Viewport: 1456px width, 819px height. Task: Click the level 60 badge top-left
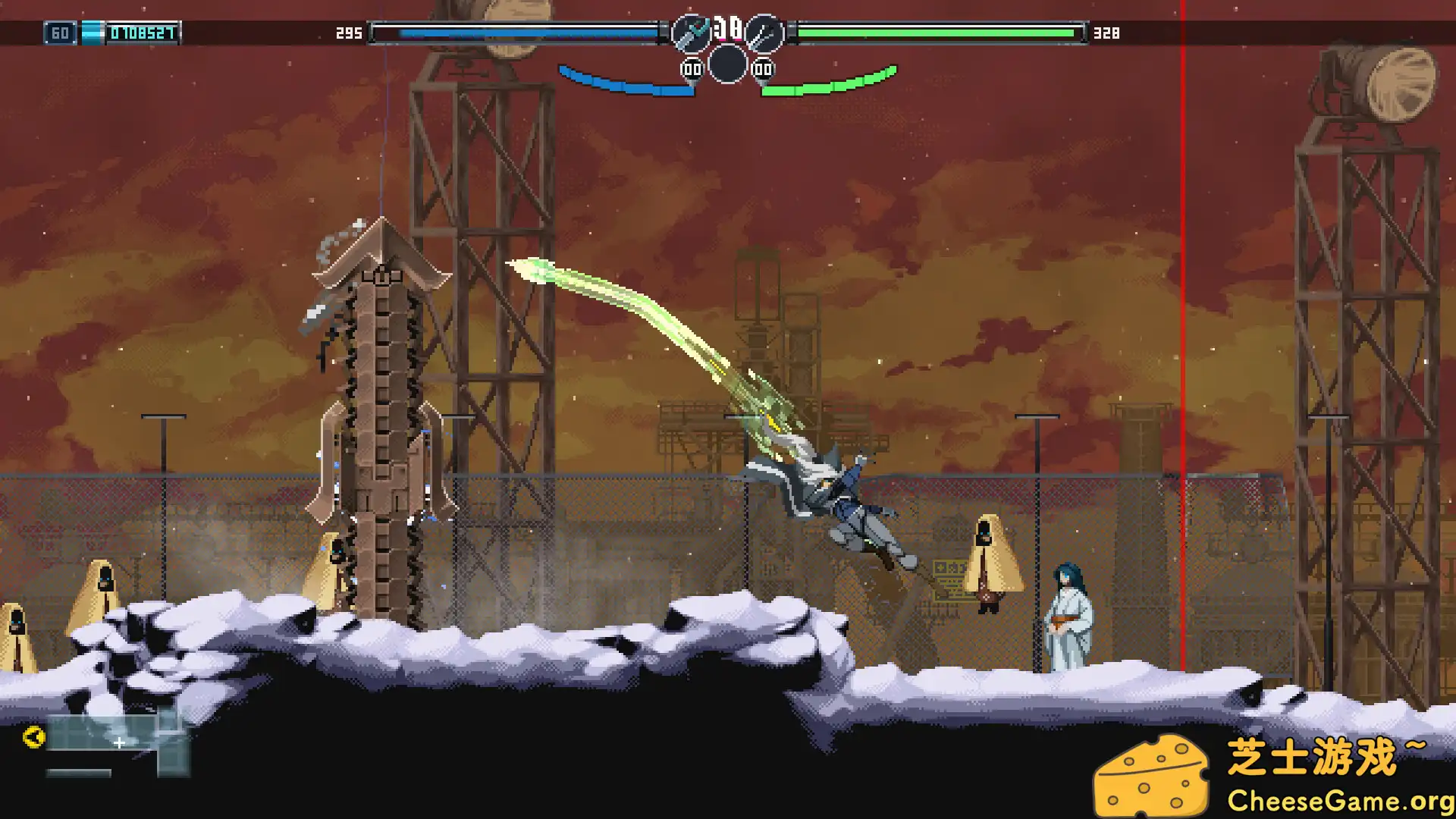click(61, 33)
